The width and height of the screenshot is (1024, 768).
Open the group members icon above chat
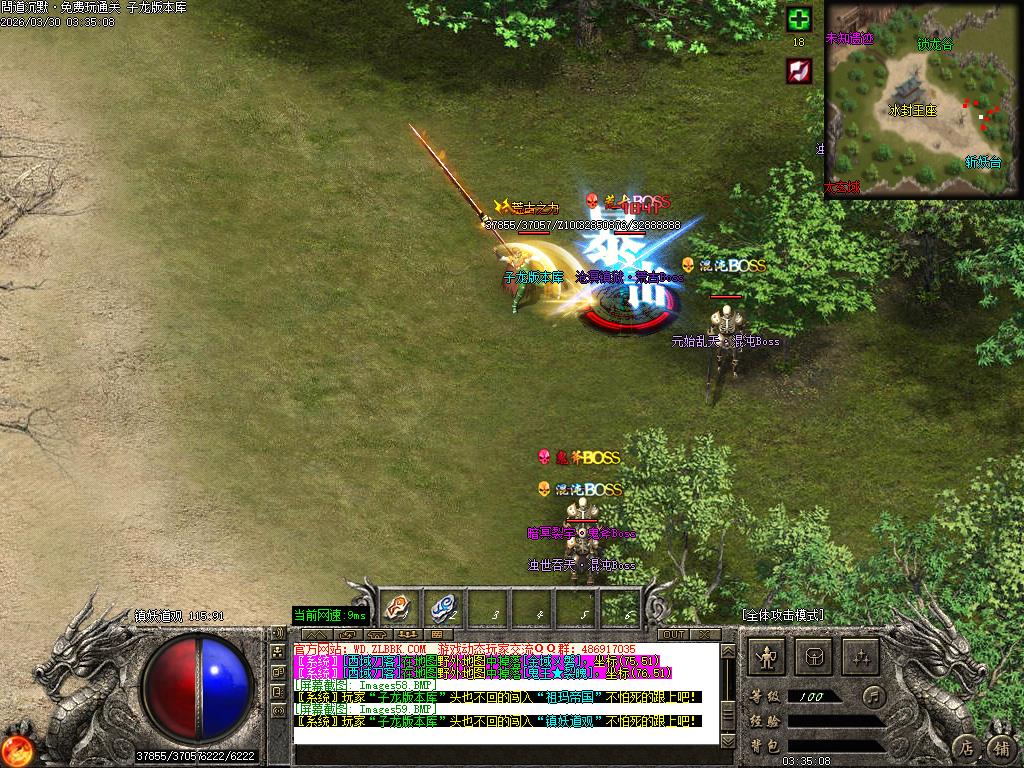point(408,634)
